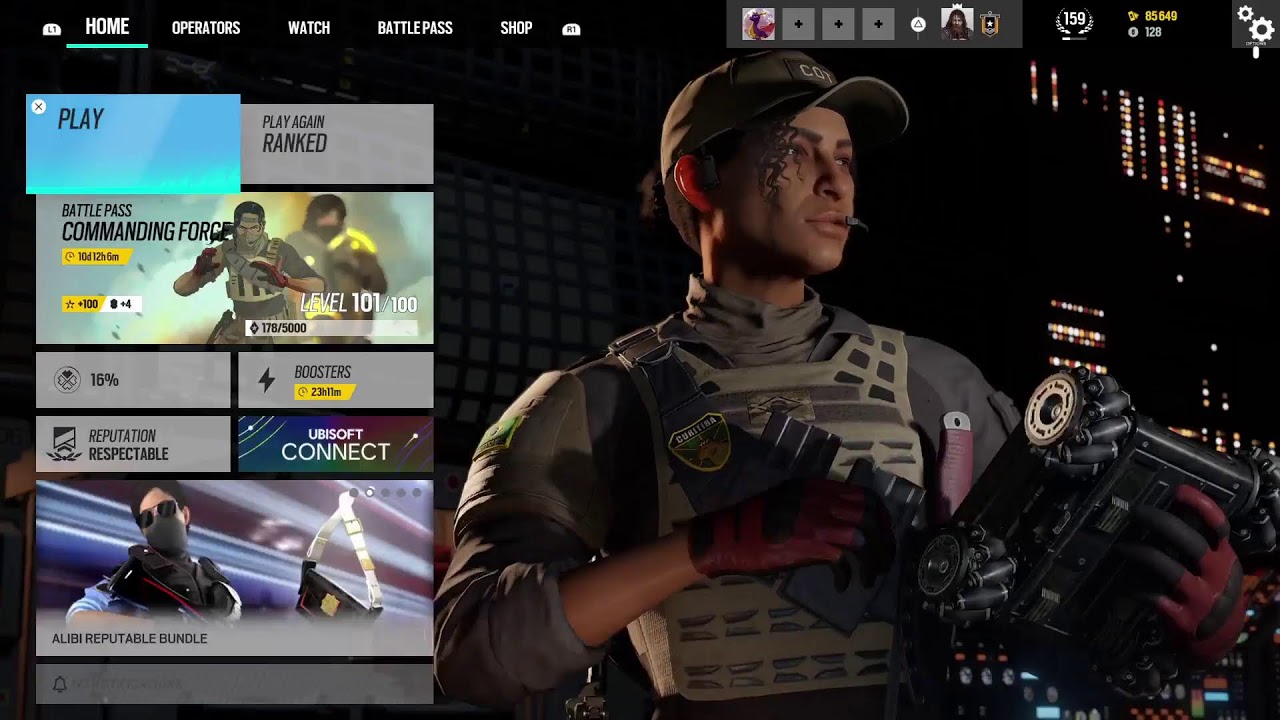
Task: Select the purple dragon squad avatar
Action: click(758, 24)
